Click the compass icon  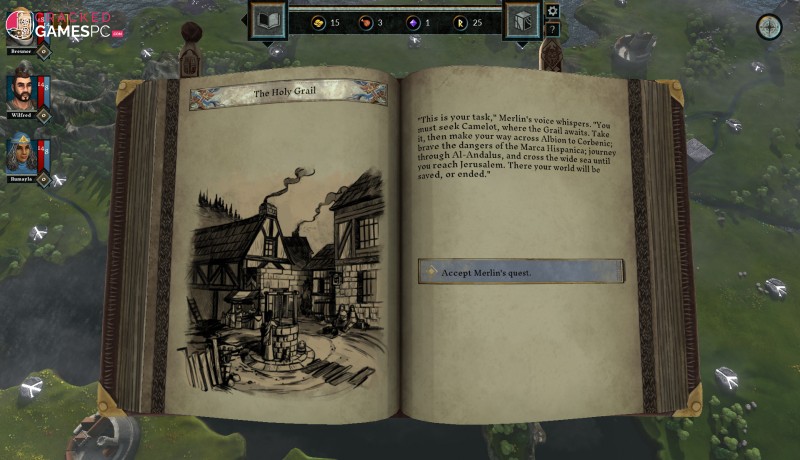click(769, 26)
